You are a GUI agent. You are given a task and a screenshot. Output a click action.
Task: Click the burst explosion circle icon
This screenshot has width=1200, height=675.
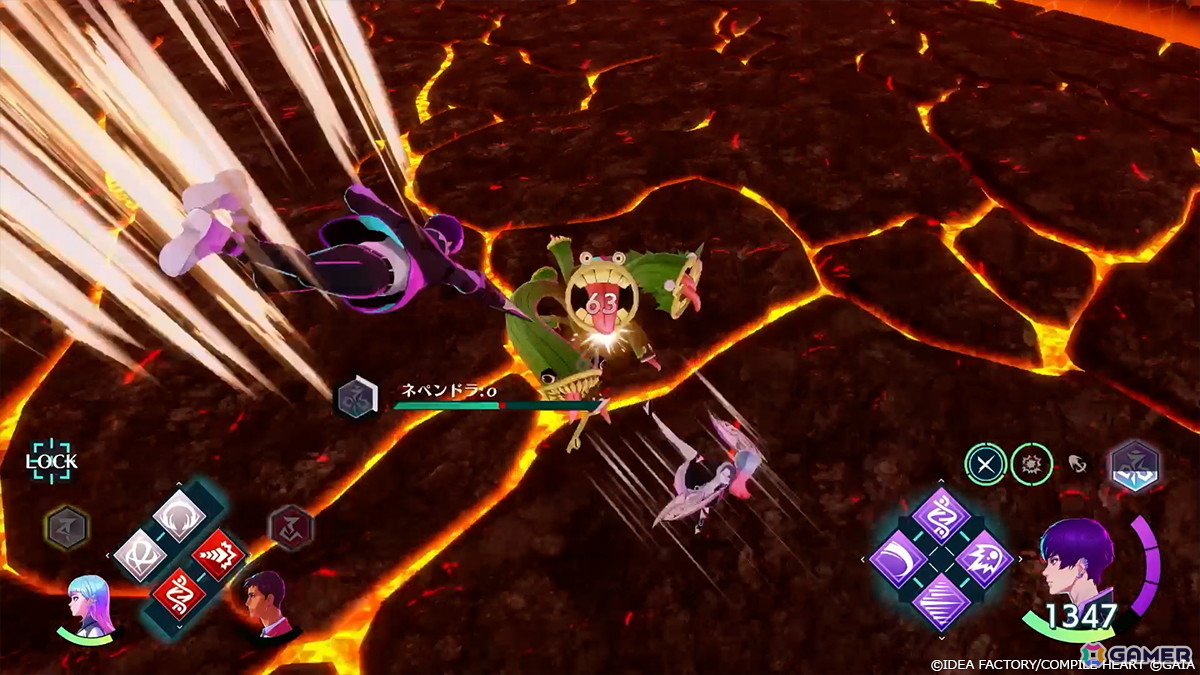point(1030,464)
